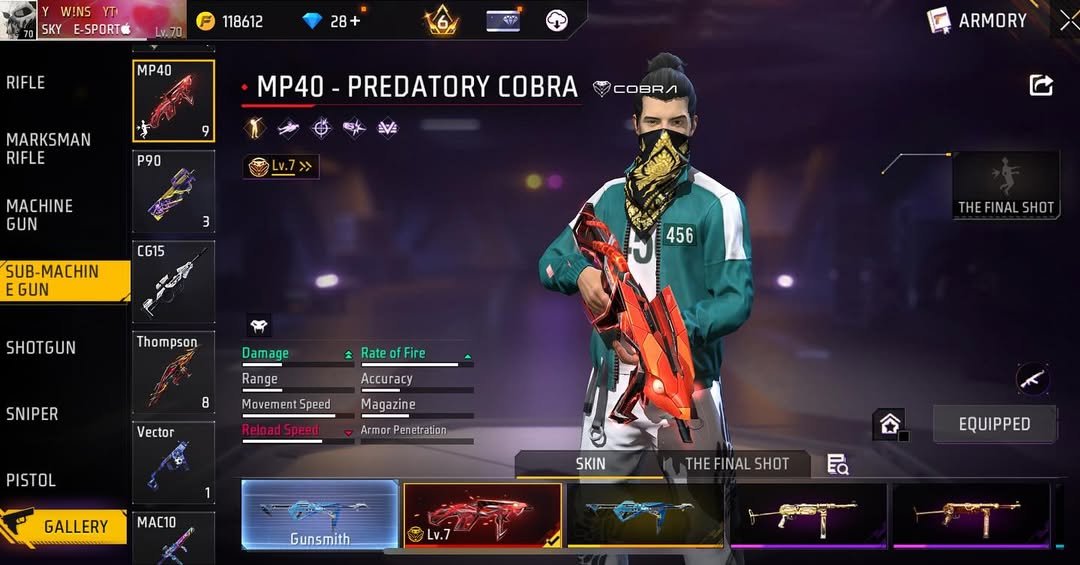
Task: Pick the Vector weapon tile
Action: click(x=173, y=461)
